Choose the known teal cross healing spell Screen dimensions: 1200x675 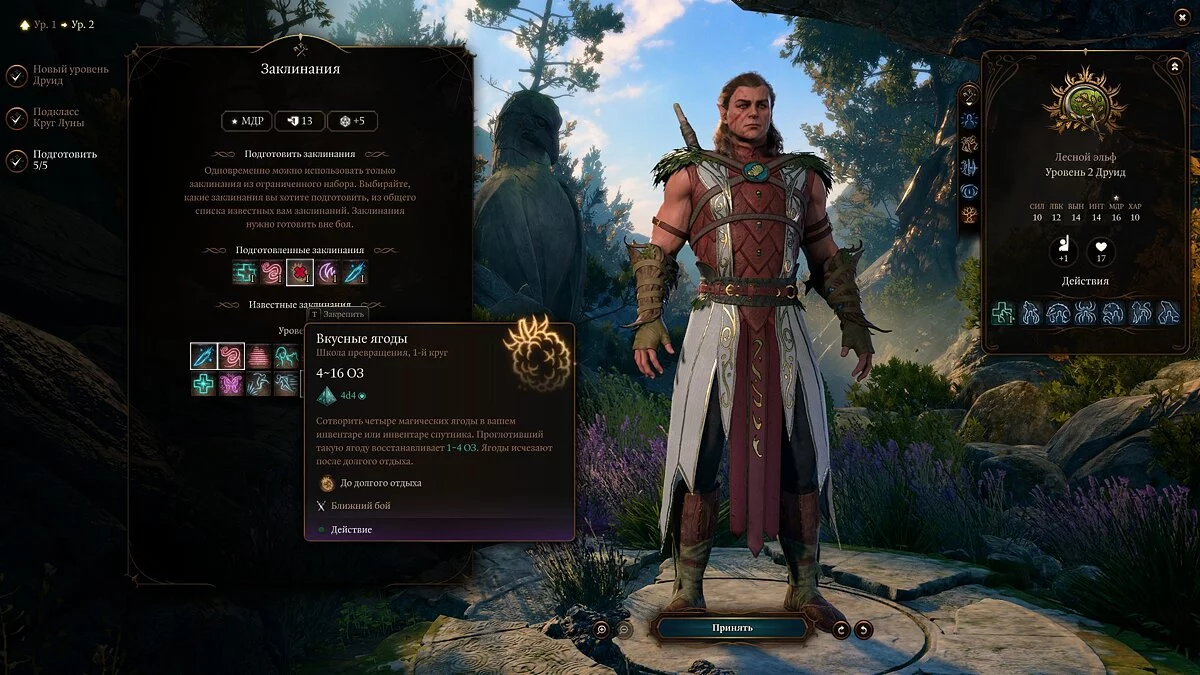pos(204,384)
